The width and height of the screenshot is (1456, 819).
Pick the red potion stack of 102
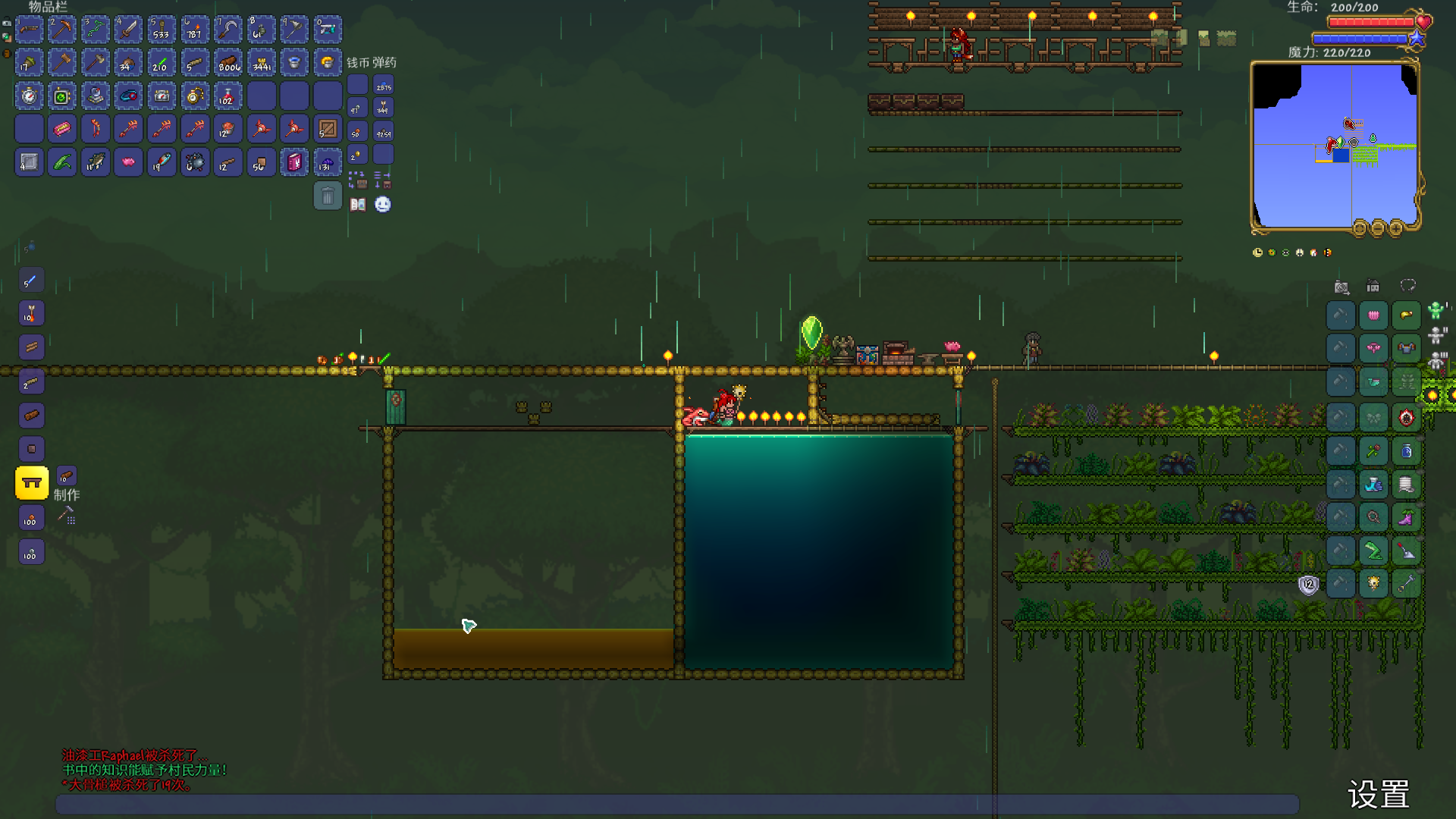228,96
